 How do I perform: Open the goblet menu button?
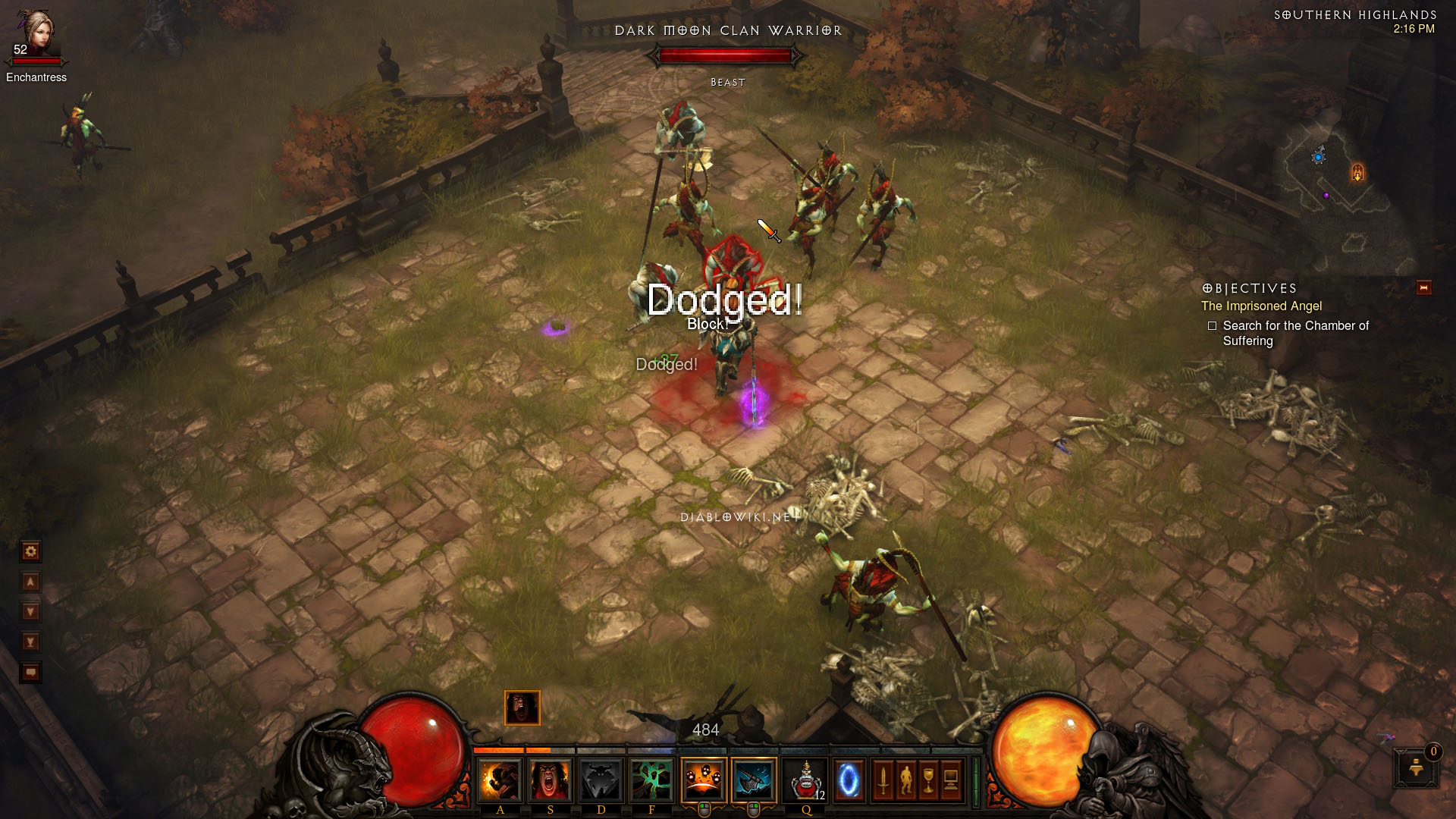(928, 780)
